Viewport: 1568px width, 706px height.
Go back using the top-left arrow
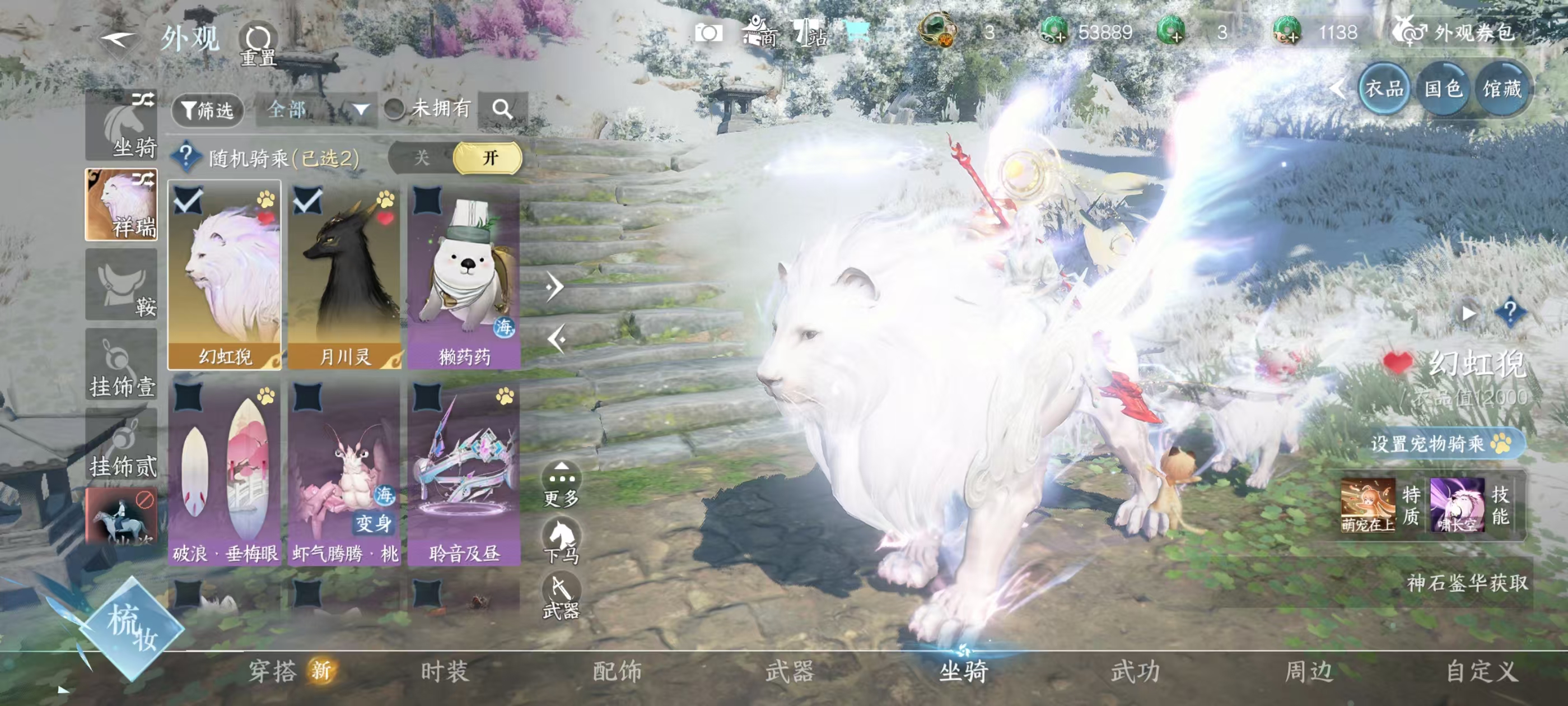click(118, 40)
